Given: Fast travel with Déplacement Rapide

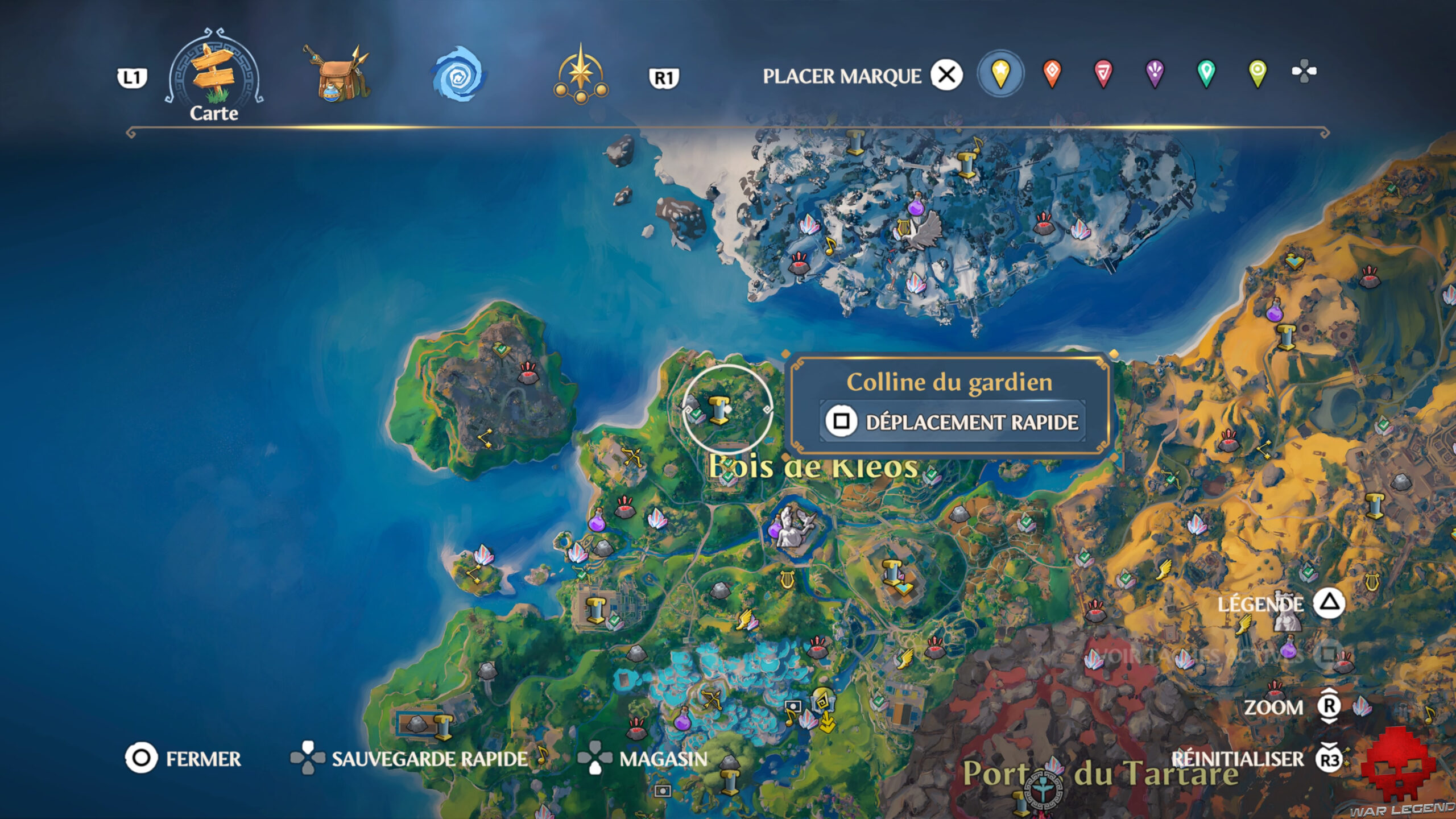Looking at the screenshot, I should 953,422.
